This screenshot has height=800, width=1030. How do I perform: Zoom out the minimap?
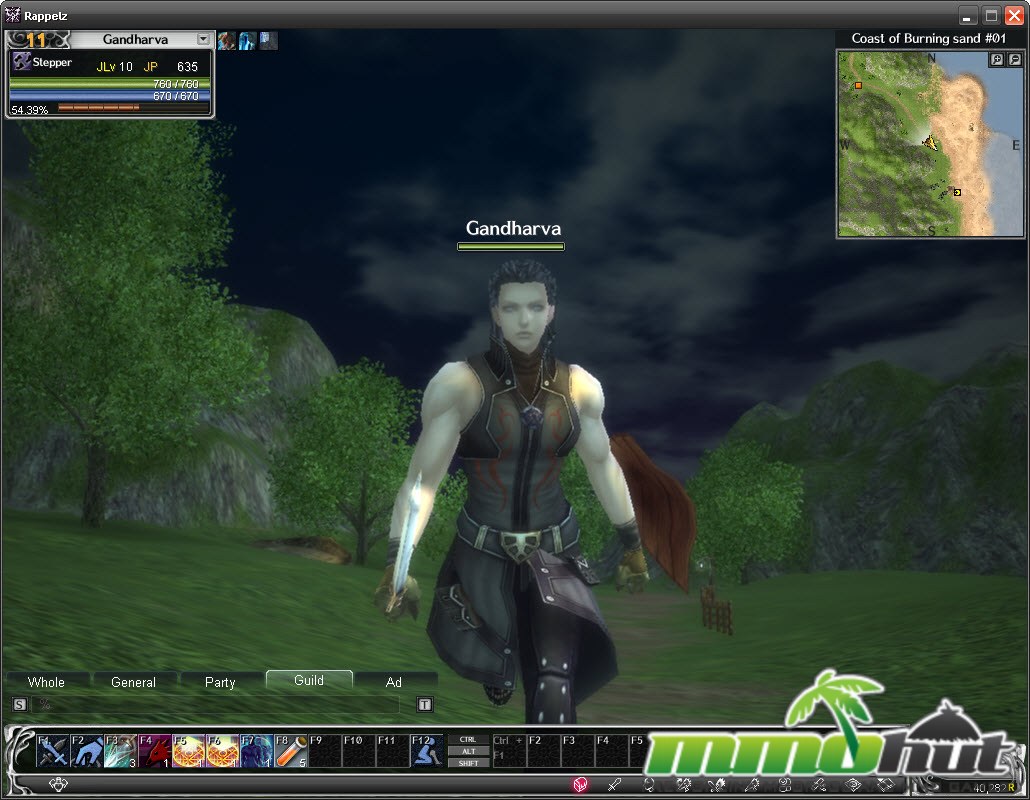click(1014, 60)
